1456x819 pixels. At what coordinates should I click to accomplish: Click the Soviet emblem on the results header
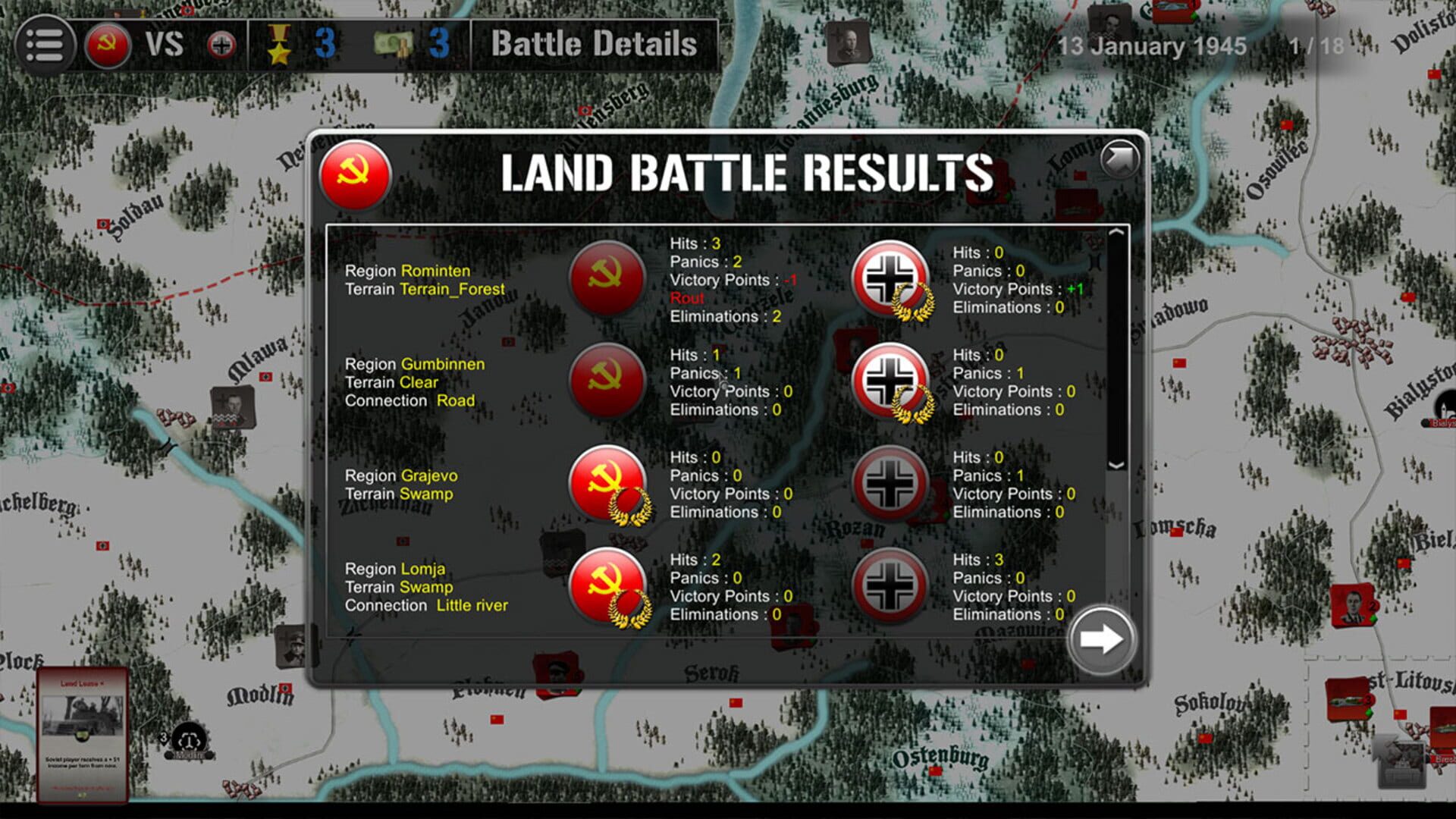click(356, 176)
